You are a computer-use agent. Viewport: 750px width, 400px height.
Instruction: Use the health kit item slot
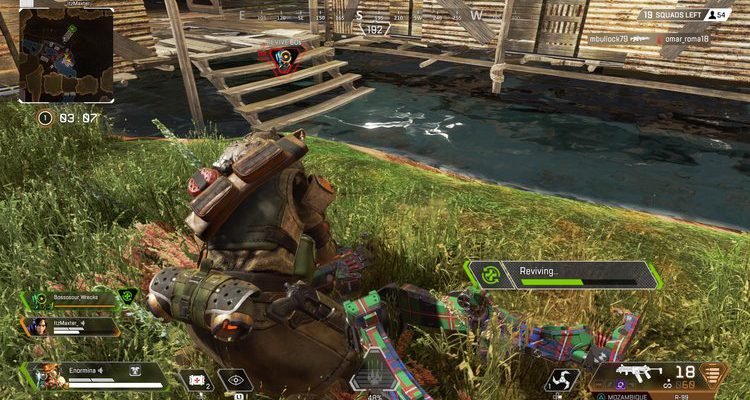(198, 380)
